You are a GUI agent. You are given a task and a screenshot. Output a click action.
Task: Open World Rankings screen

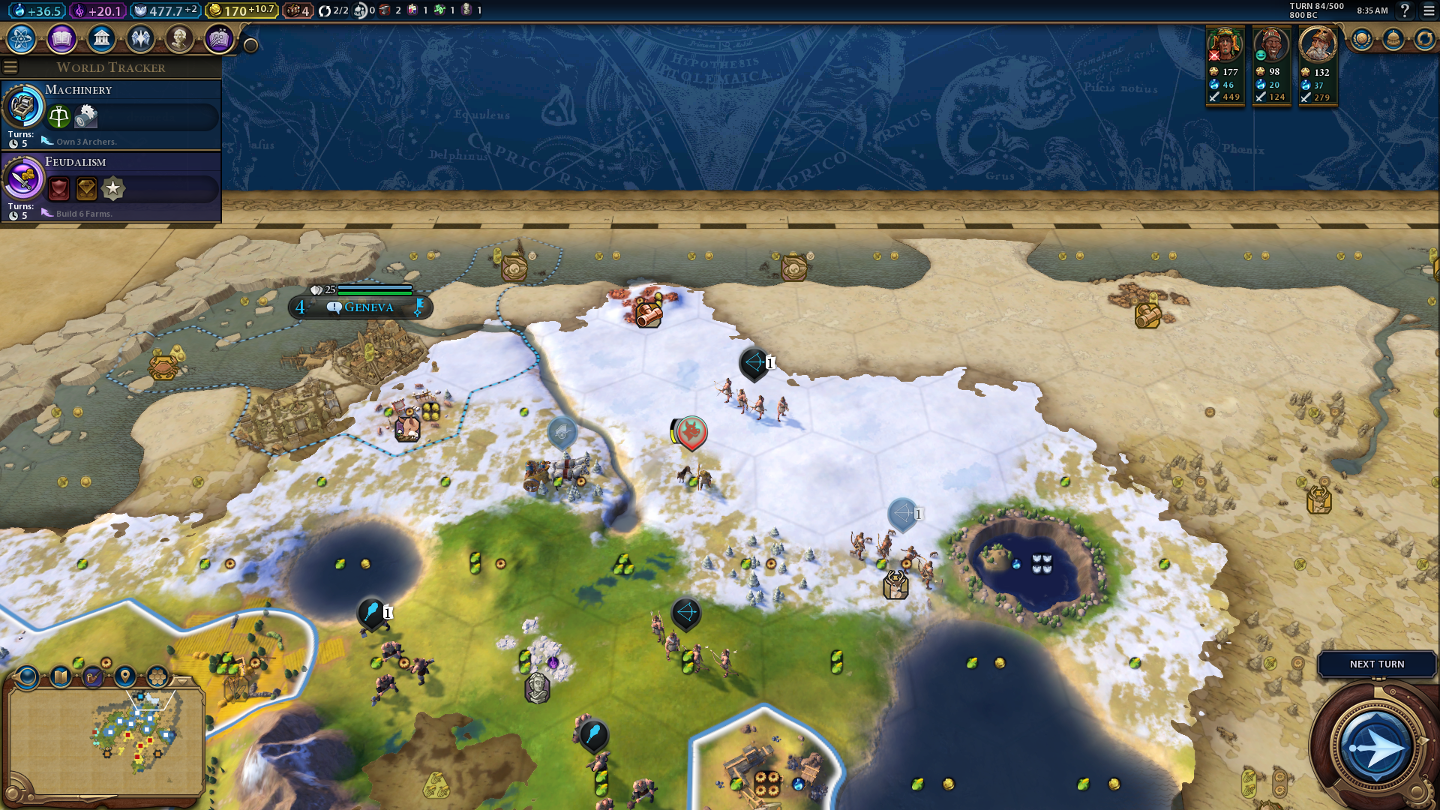1362,39
